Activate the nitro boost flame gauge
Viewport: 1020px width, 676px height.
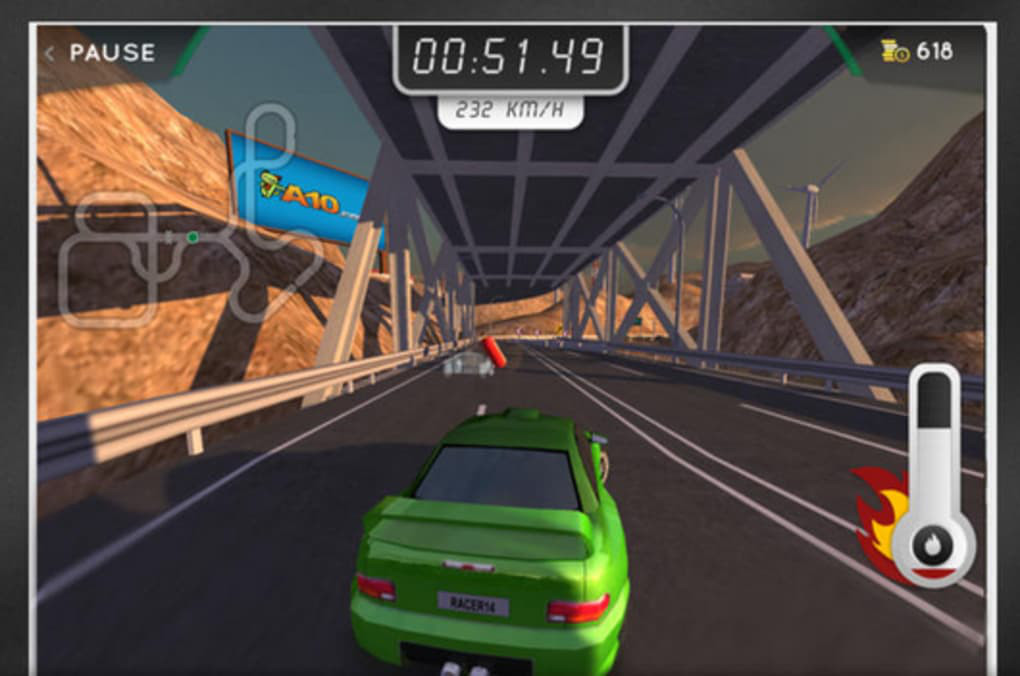932,547
